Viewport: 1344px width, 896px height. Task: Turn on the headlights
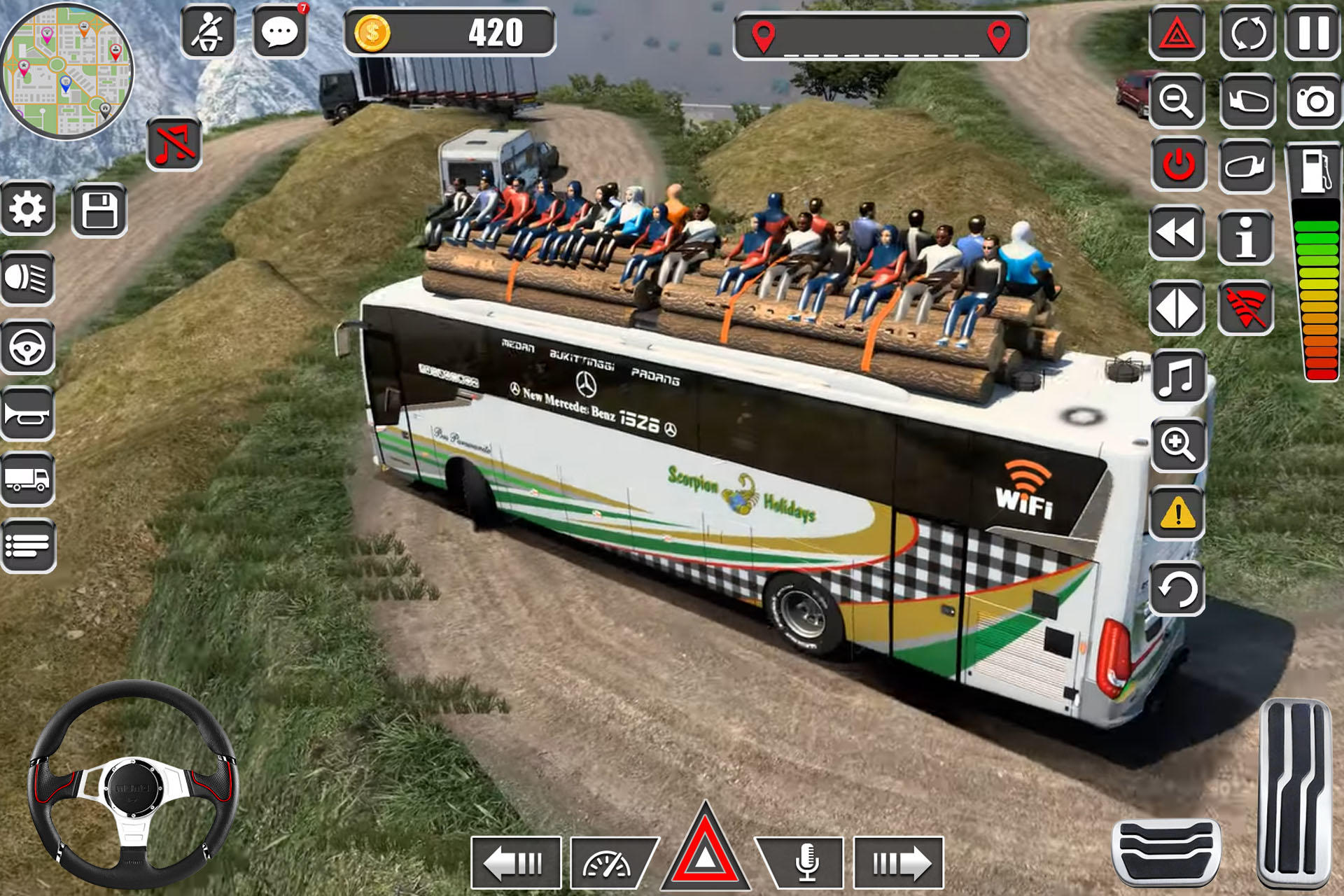pos(28,279)
